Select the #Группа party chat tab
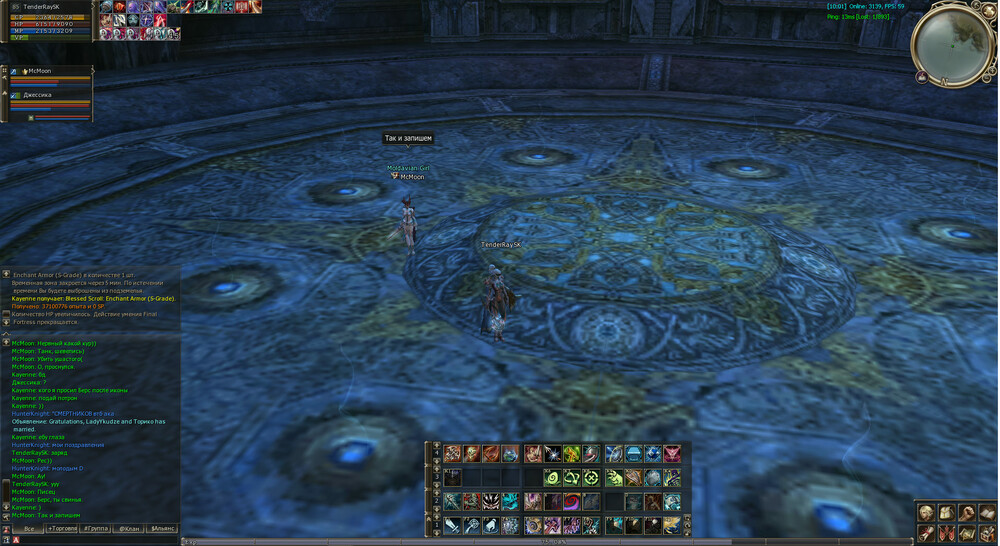 click(97, 528)
